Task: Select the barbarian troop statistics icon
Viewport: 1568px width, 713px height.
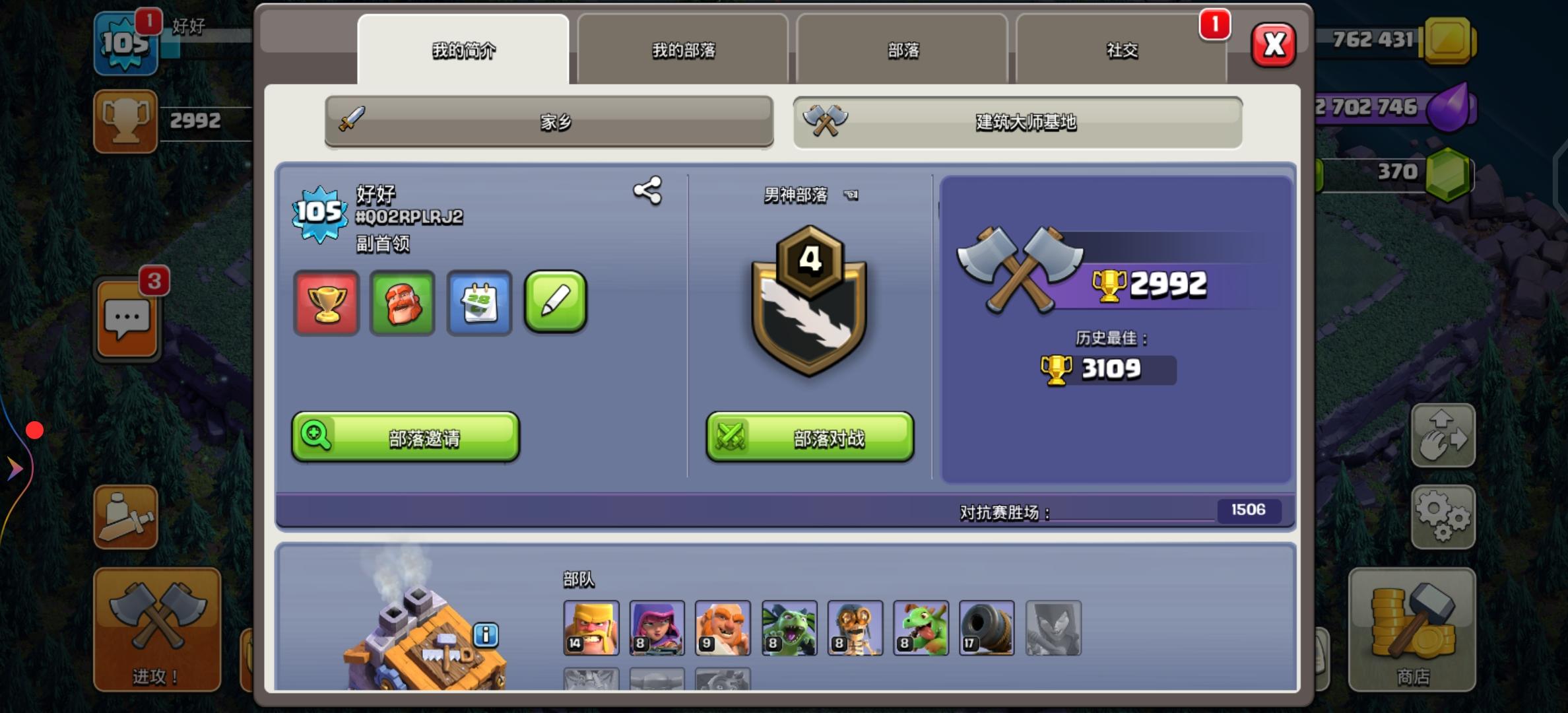Action: coord(403,303)
